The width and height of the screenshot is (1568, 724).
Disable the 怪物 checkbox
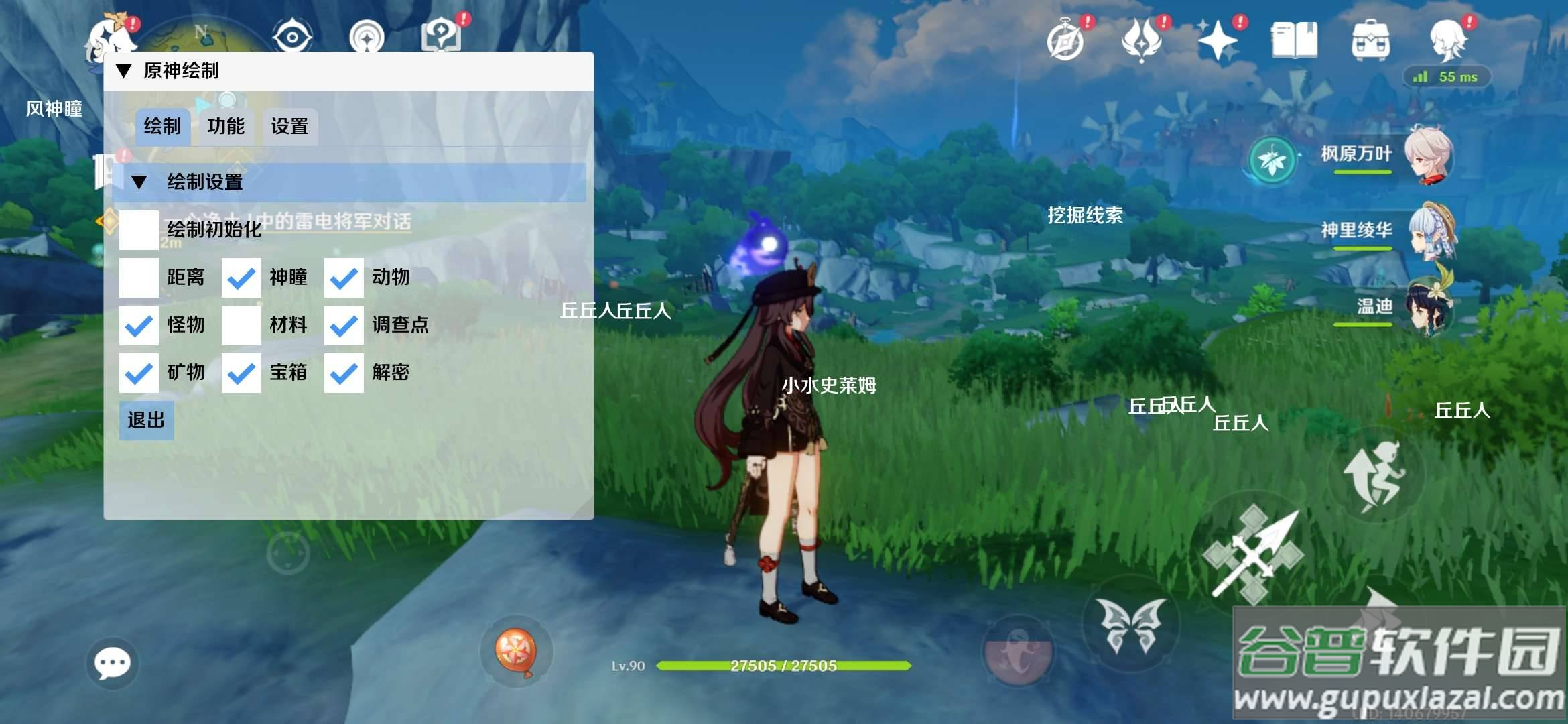tap(139, 325)
